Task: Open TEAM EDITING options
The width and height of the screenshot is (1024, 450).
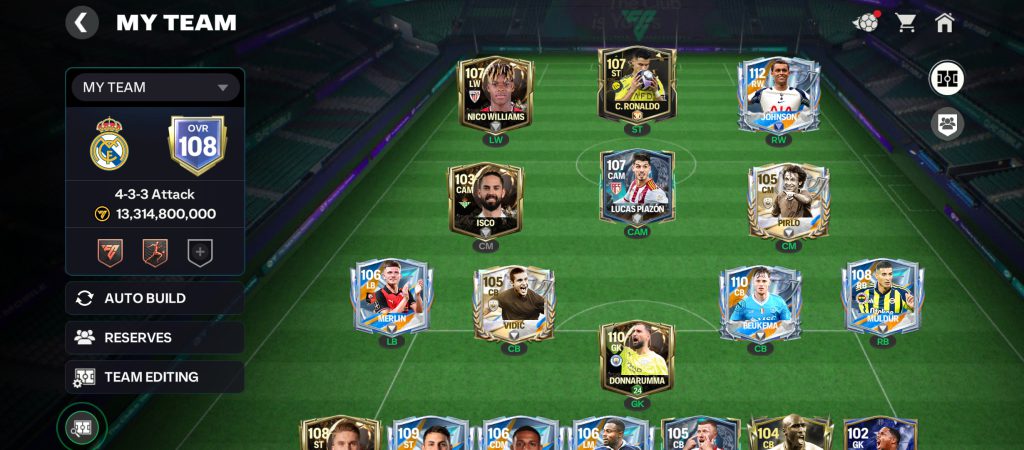Action: coord(155,377)
